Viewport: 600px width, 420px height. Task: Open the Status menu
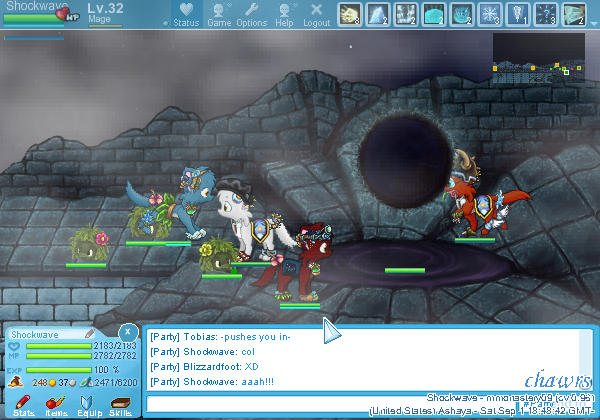click(186, 13)
